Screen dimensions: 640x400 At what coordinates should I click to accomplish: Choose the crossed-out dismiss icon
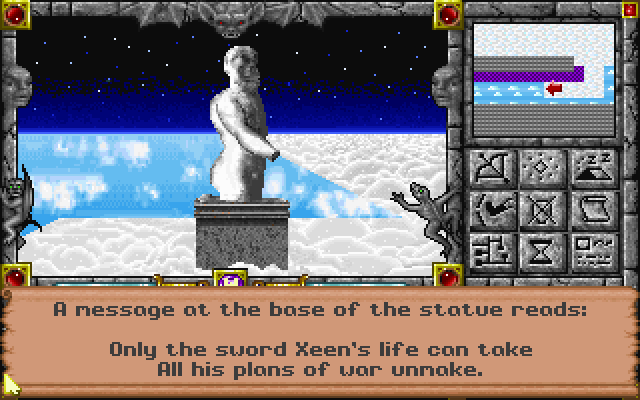click(x=541, y=209)
